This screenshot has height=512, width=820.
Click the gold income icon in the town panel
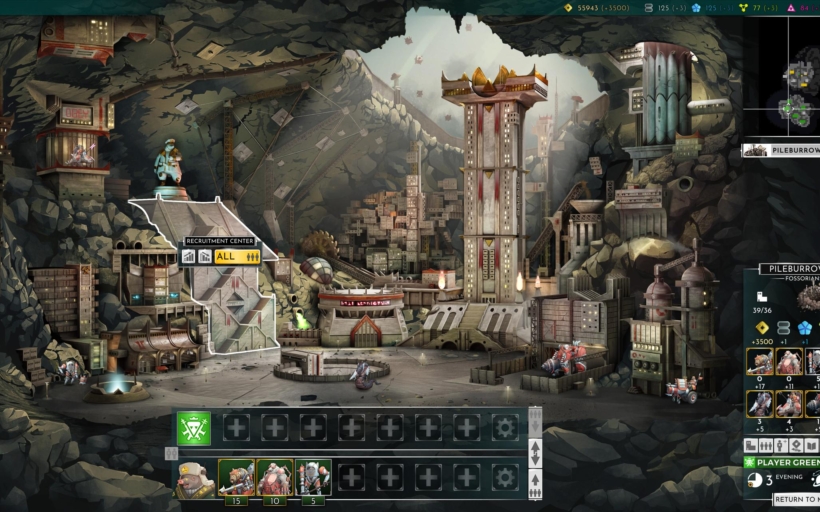click(x=762, y=328)
